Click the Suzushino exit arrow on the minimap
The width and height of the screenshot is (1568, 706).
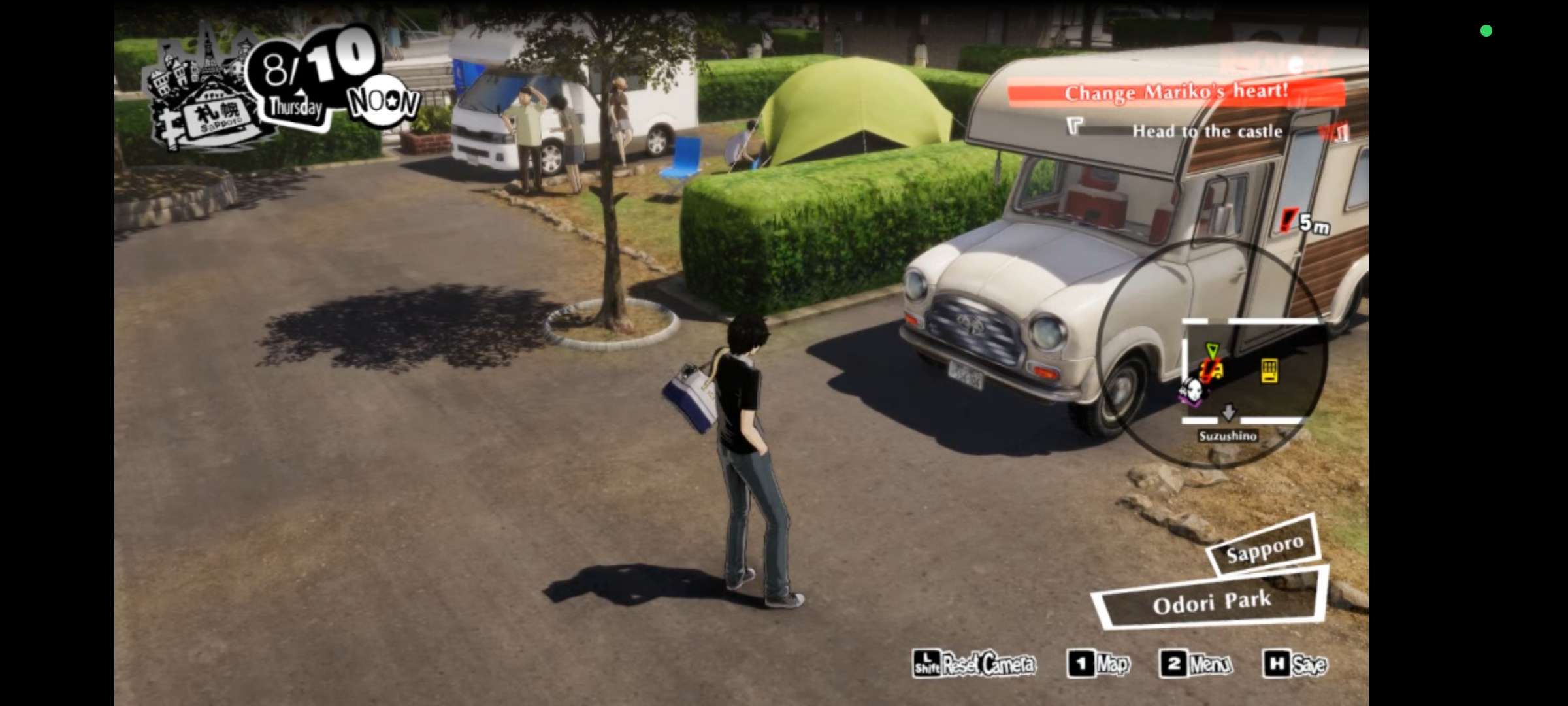pos(1228,412)
